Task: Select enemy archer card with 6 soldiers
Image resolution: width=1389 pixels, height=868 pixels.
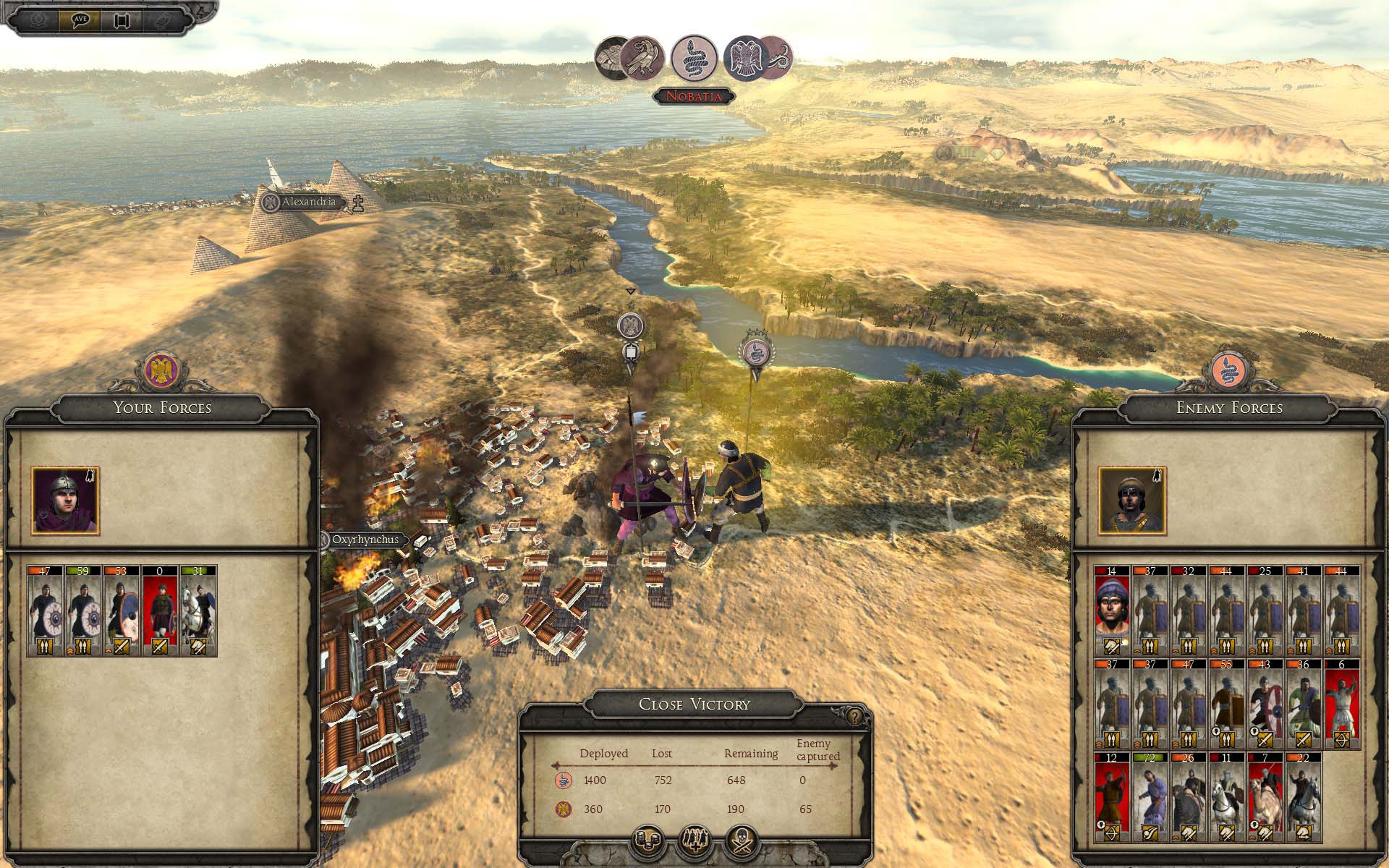Action: pos(1342,704)
